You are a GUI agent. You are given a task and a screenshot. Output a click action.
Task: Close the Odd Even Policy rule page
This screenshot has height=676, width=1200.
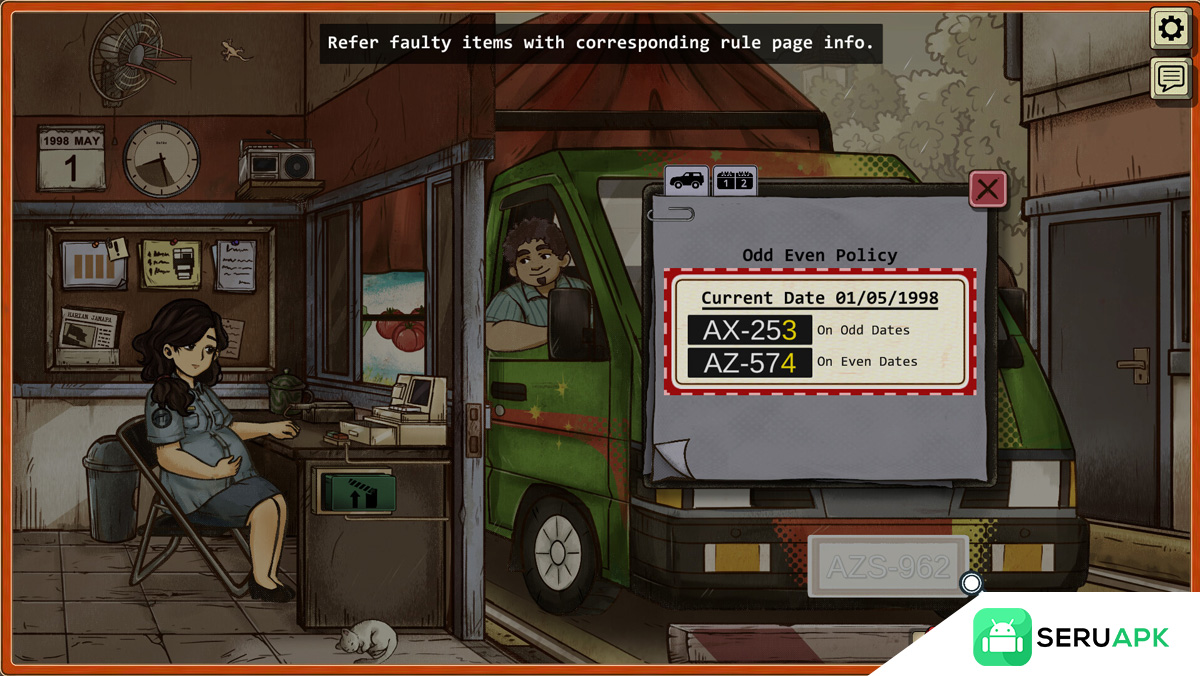988,189
